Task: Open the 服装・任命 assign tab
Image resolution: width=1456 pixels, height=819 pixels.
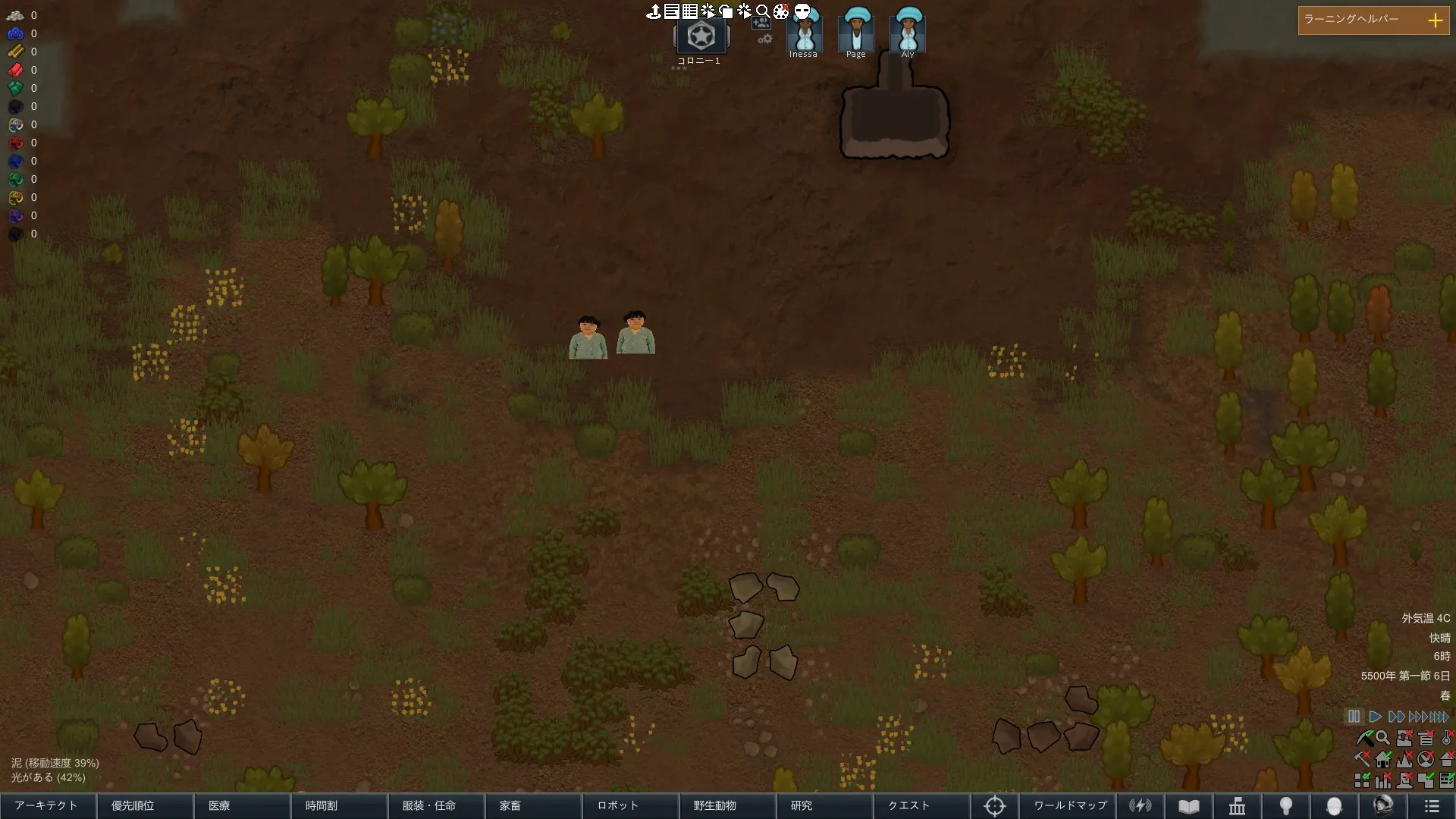Action: coord(436,805)
